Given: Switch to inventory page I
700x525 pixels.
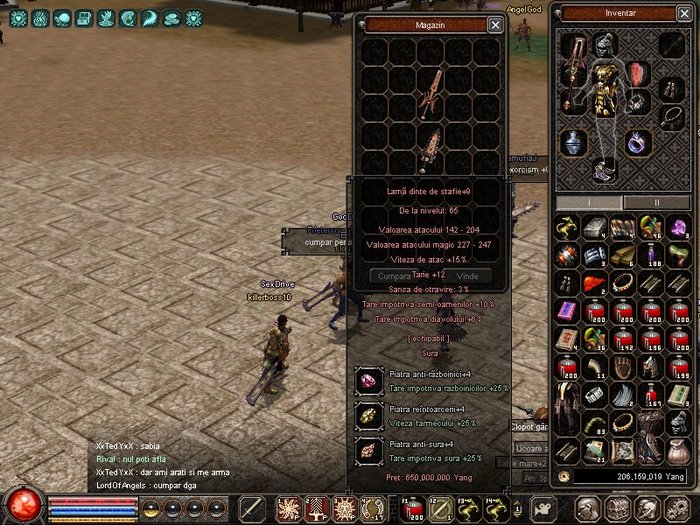Looking at the screenshot, I should click(x=588, y=202).
